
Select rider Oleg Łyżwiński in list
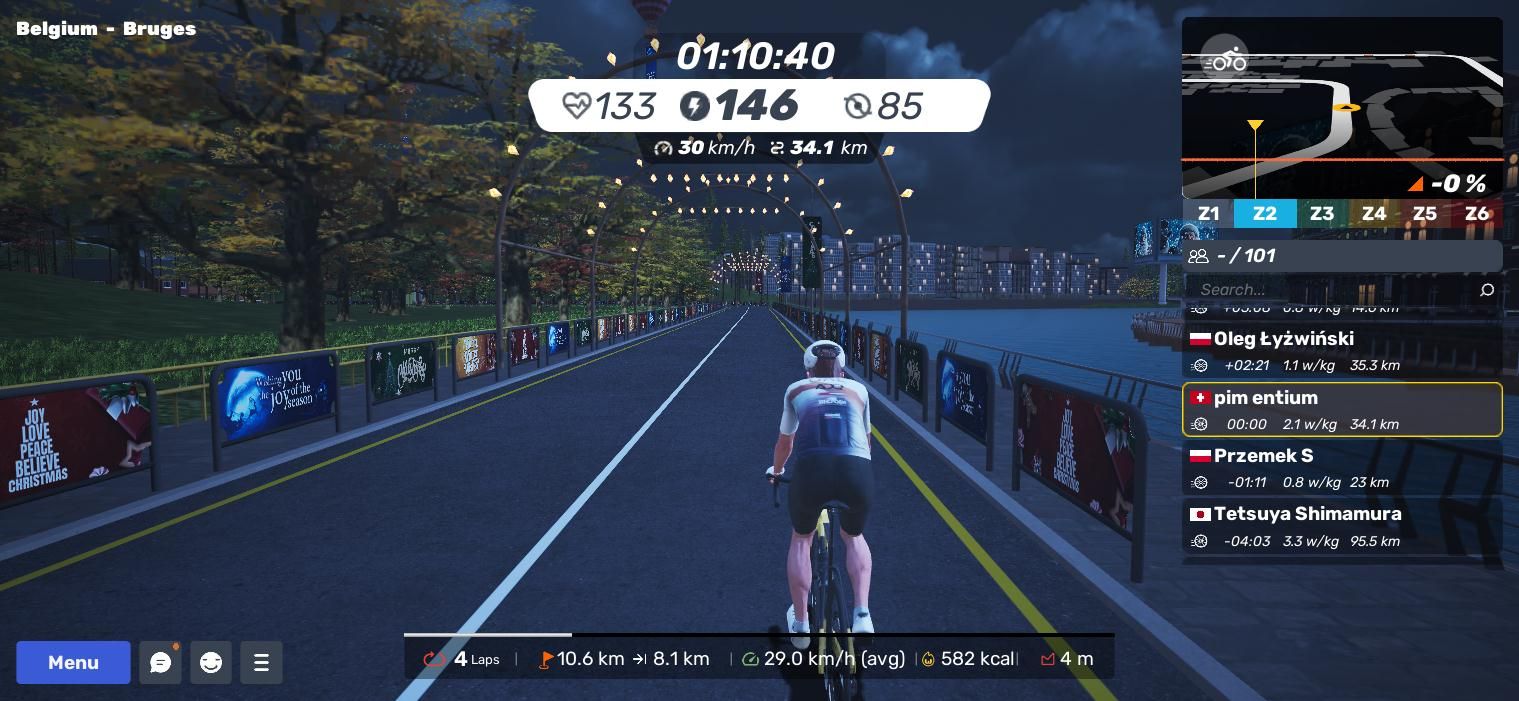point(1341,351)
